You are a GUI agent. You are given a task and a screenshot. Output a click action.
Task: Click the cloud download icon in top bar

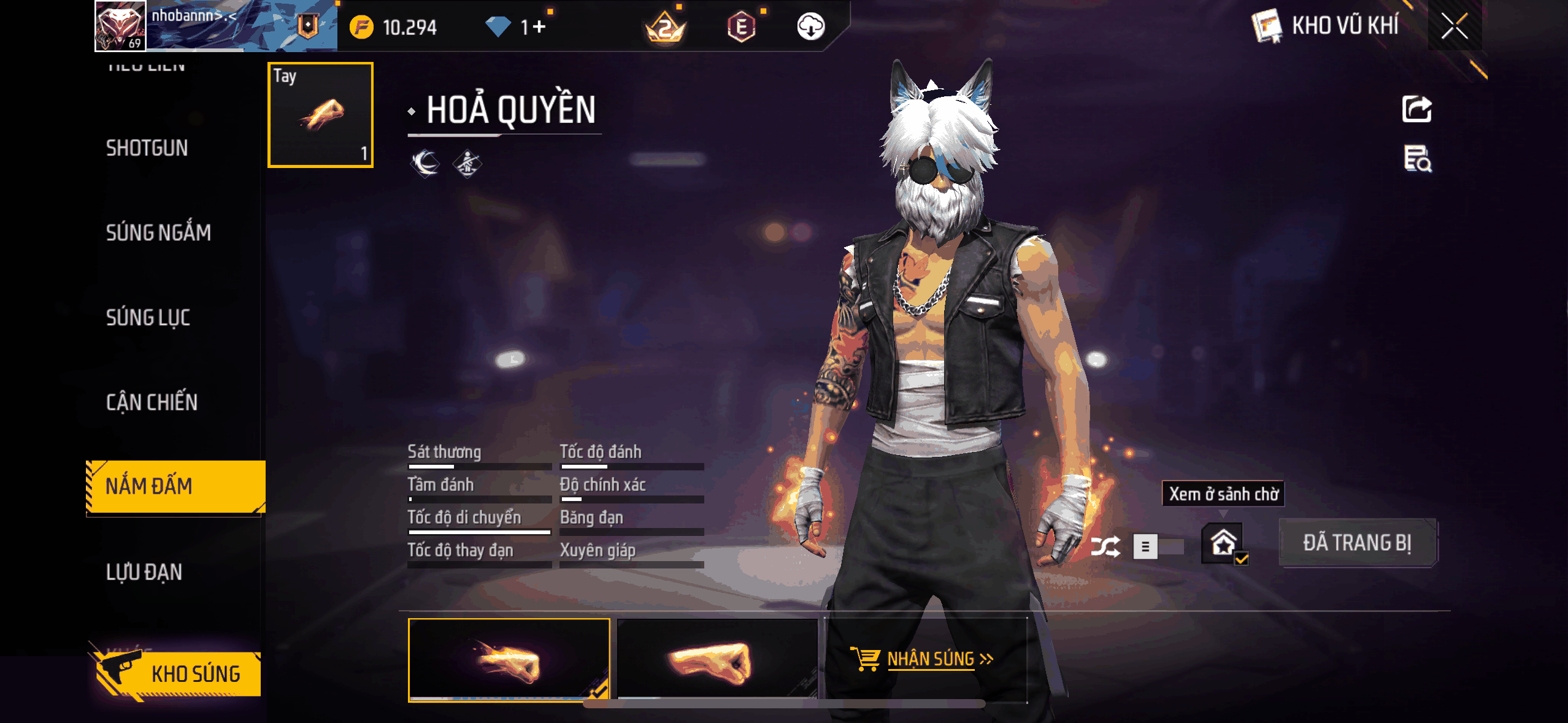(810, 27)
